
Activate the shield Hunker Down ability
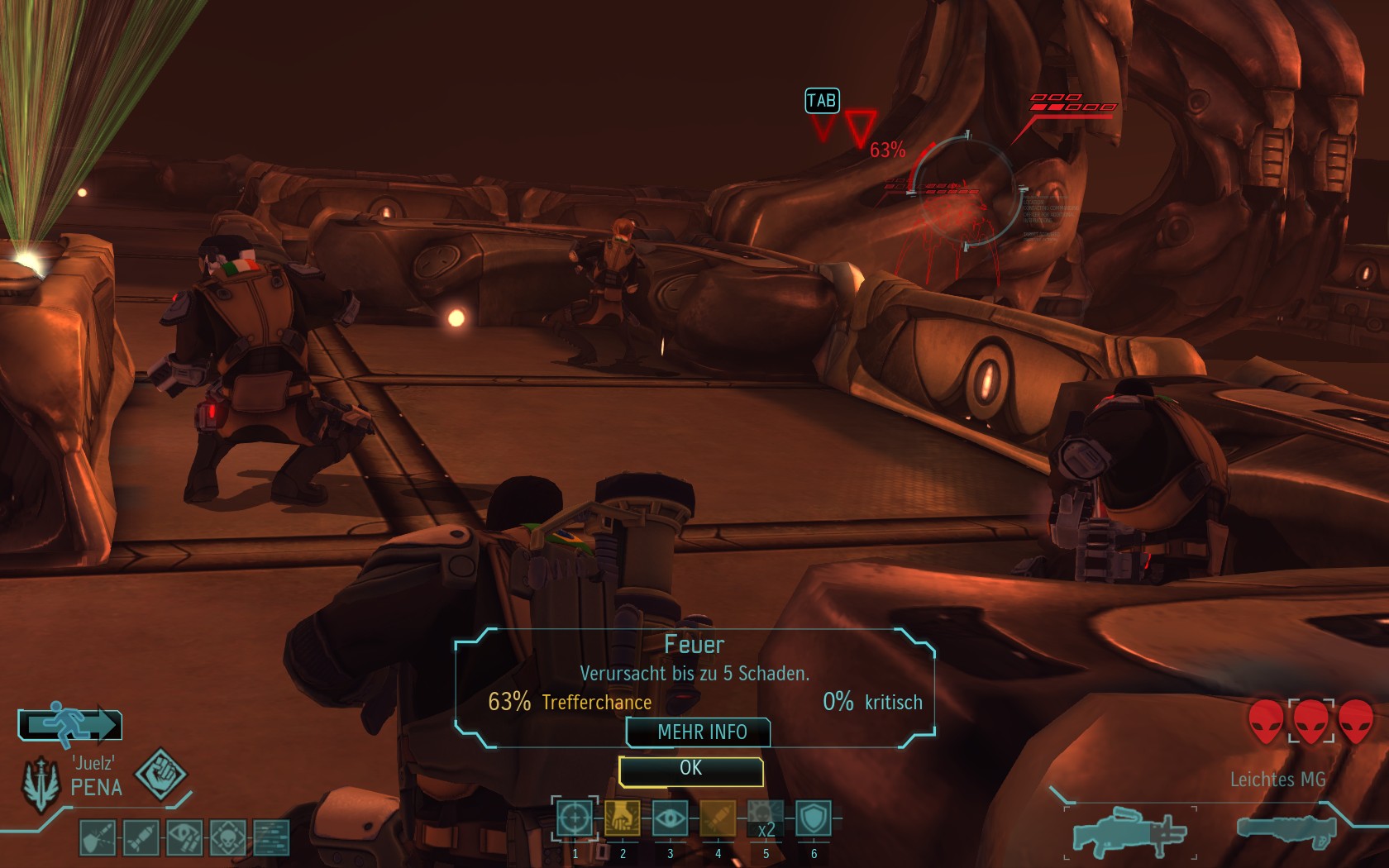(814, 818)
